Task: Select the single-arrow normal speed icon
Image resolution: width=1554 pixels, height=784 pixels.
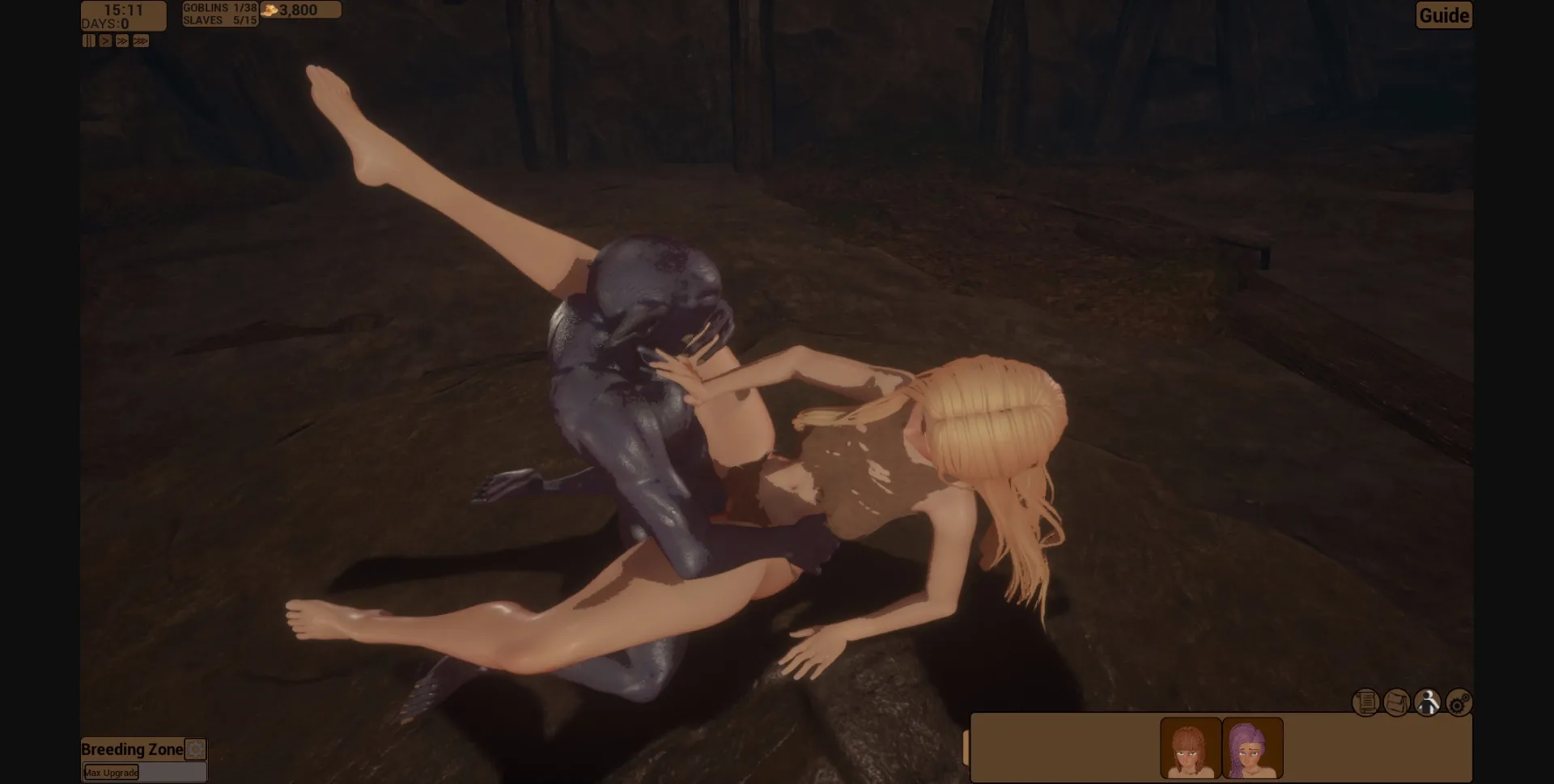Action: (x=105, y=40)
